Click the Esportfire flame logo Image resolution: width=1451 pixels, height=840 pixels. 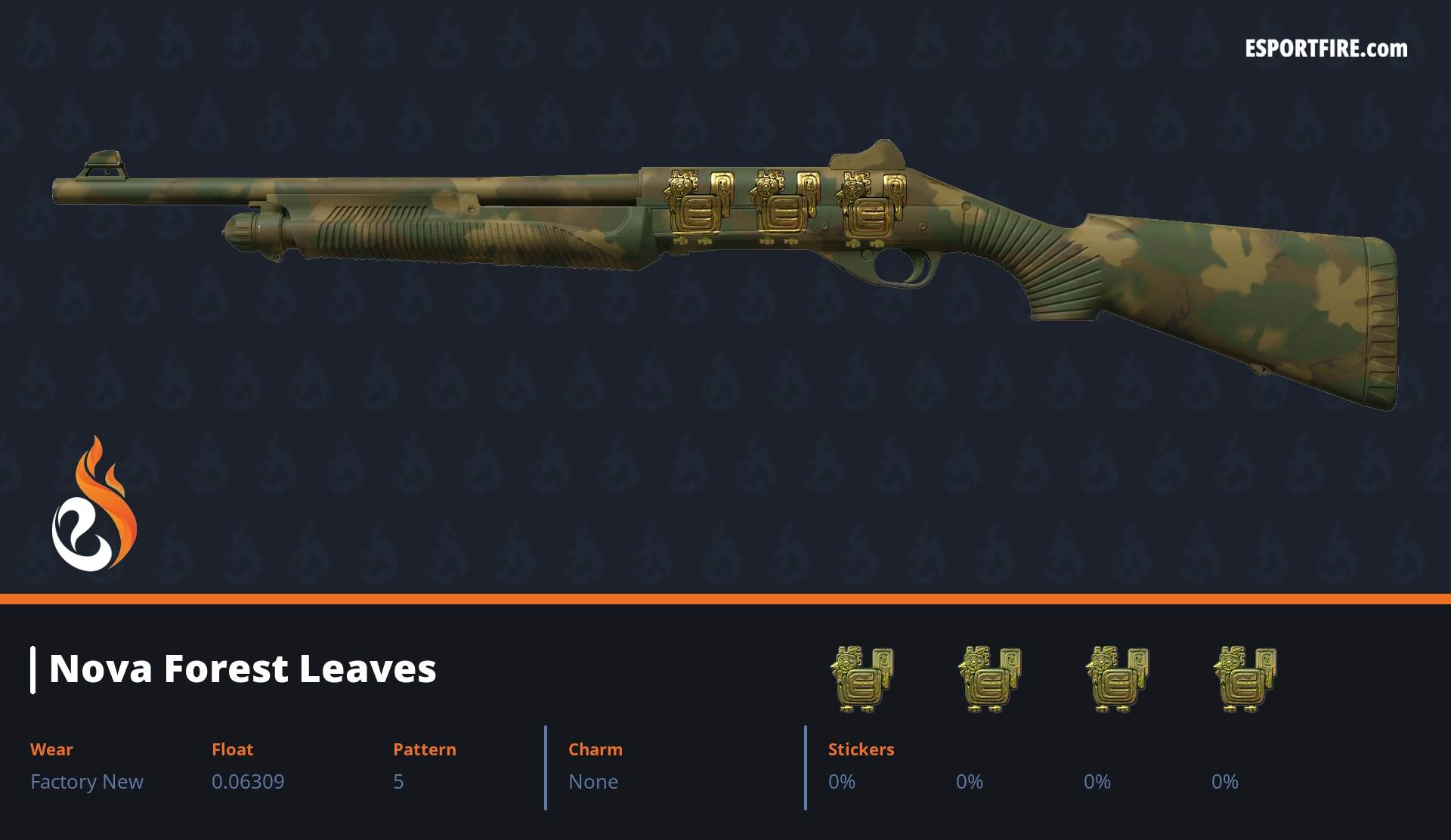[94, 505]
